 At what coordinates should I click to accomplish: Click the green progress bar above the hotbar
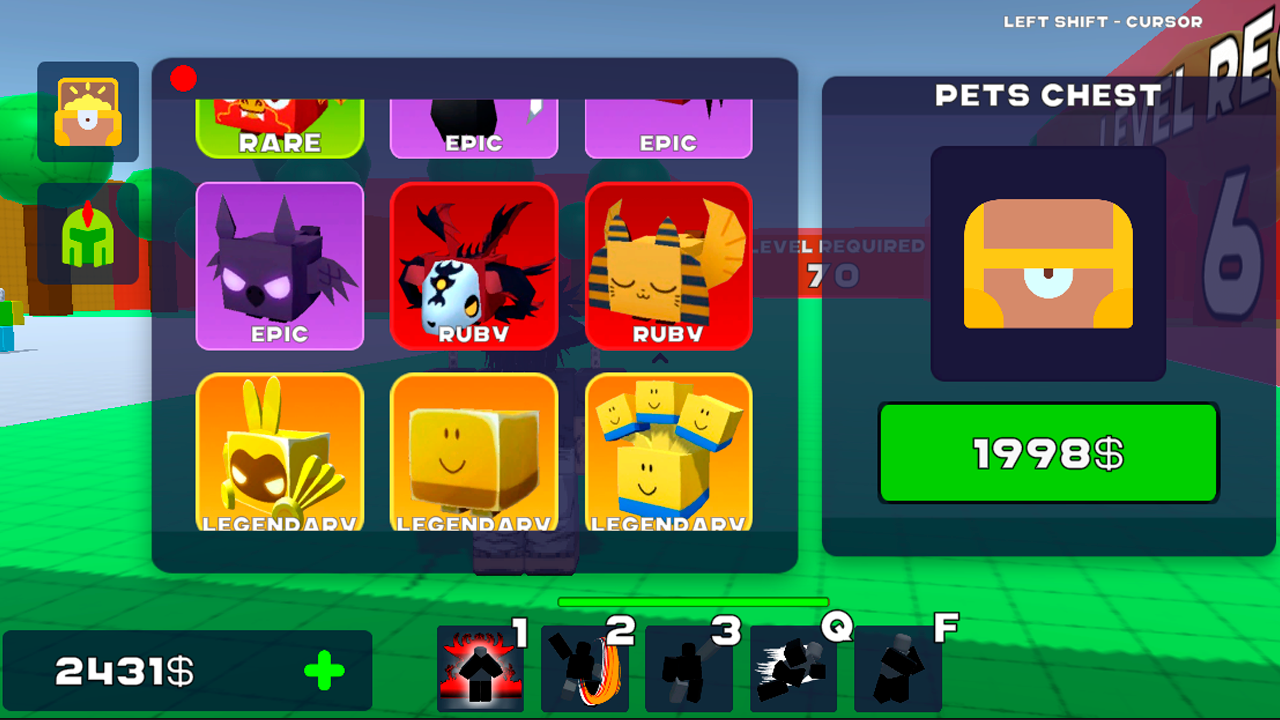pyautogui.click(x=693, y=598)
